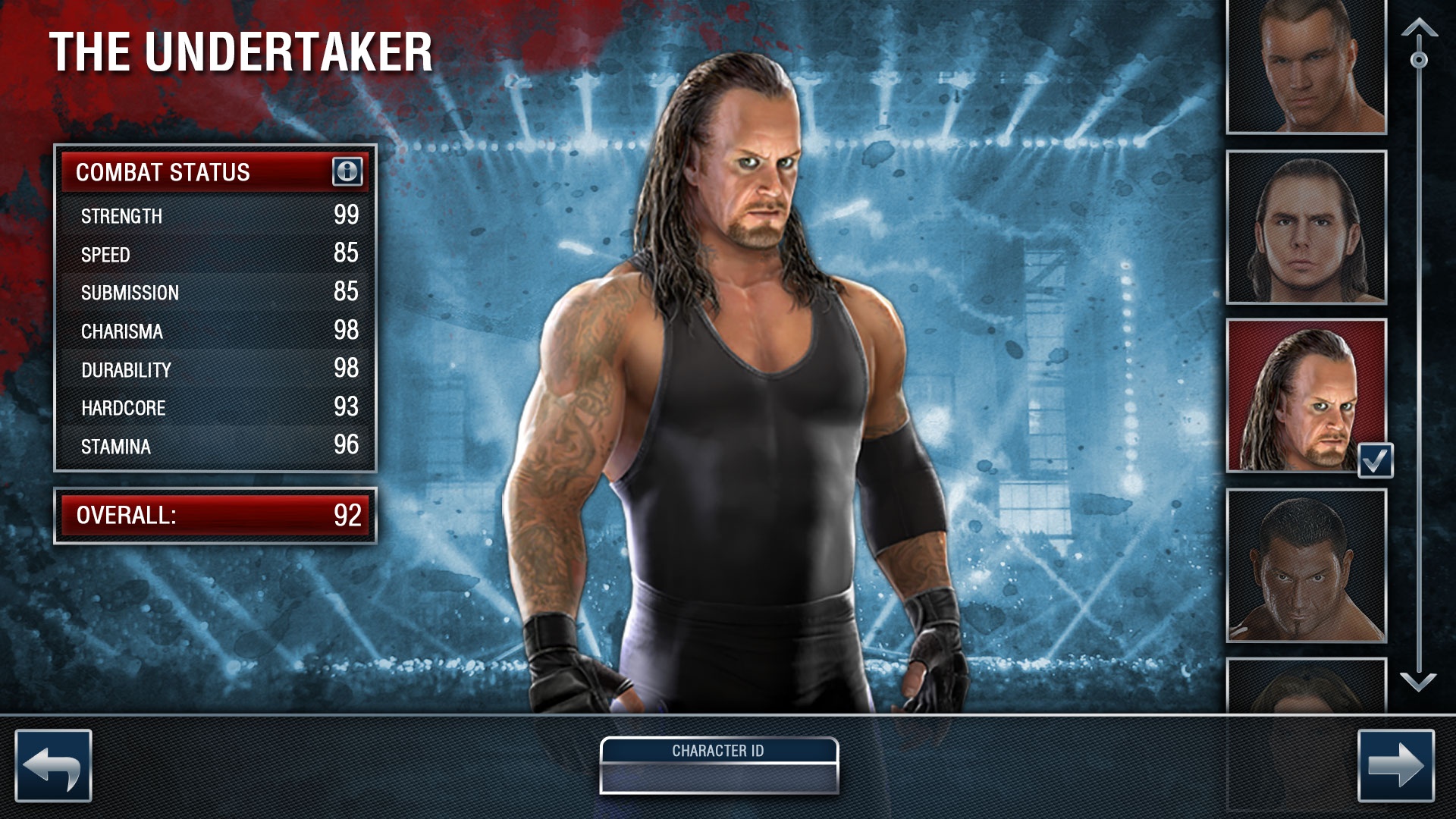
Task: Click the roster list's up arrow
Action: point(1419,29)
